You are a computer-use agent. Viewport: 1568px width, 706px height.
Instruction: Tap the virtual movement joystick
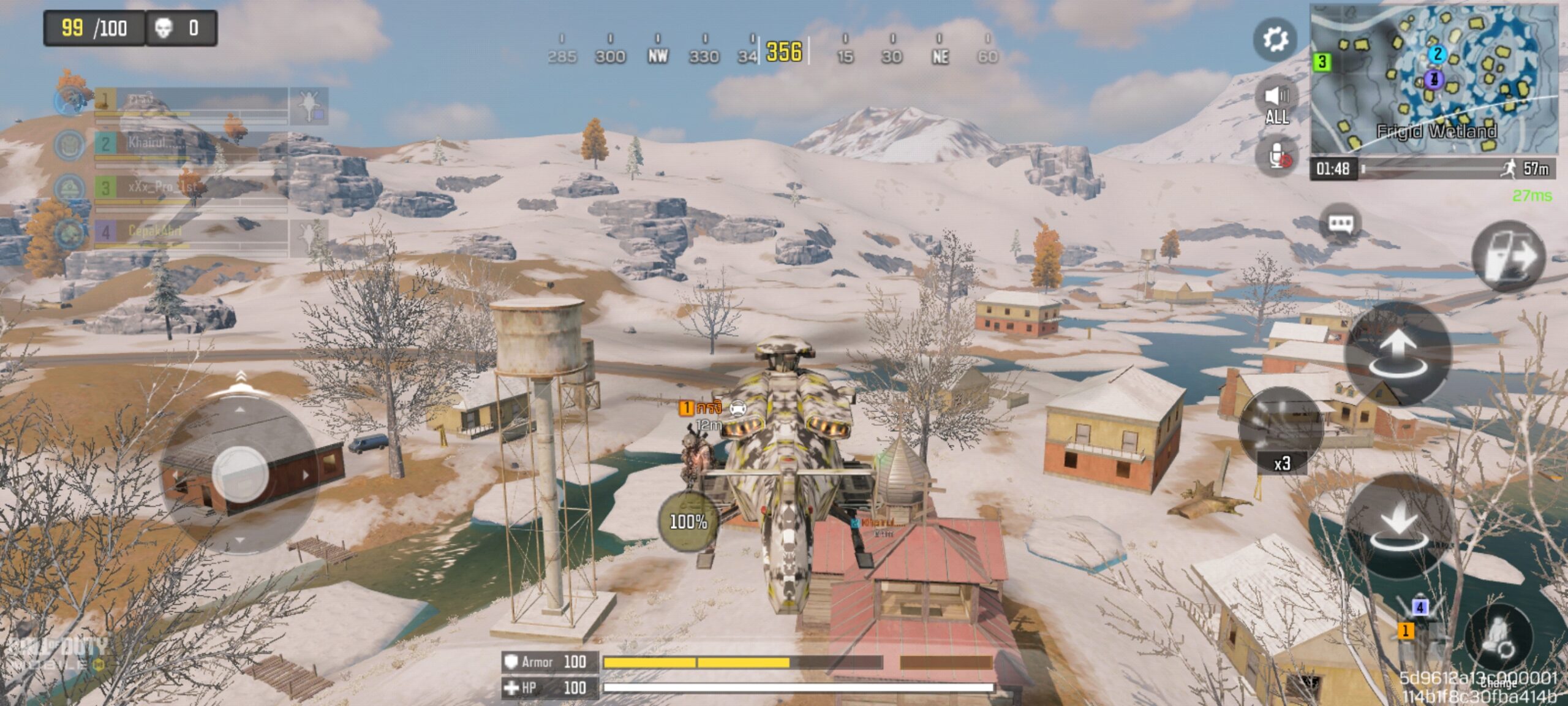(x=239, y=473)
